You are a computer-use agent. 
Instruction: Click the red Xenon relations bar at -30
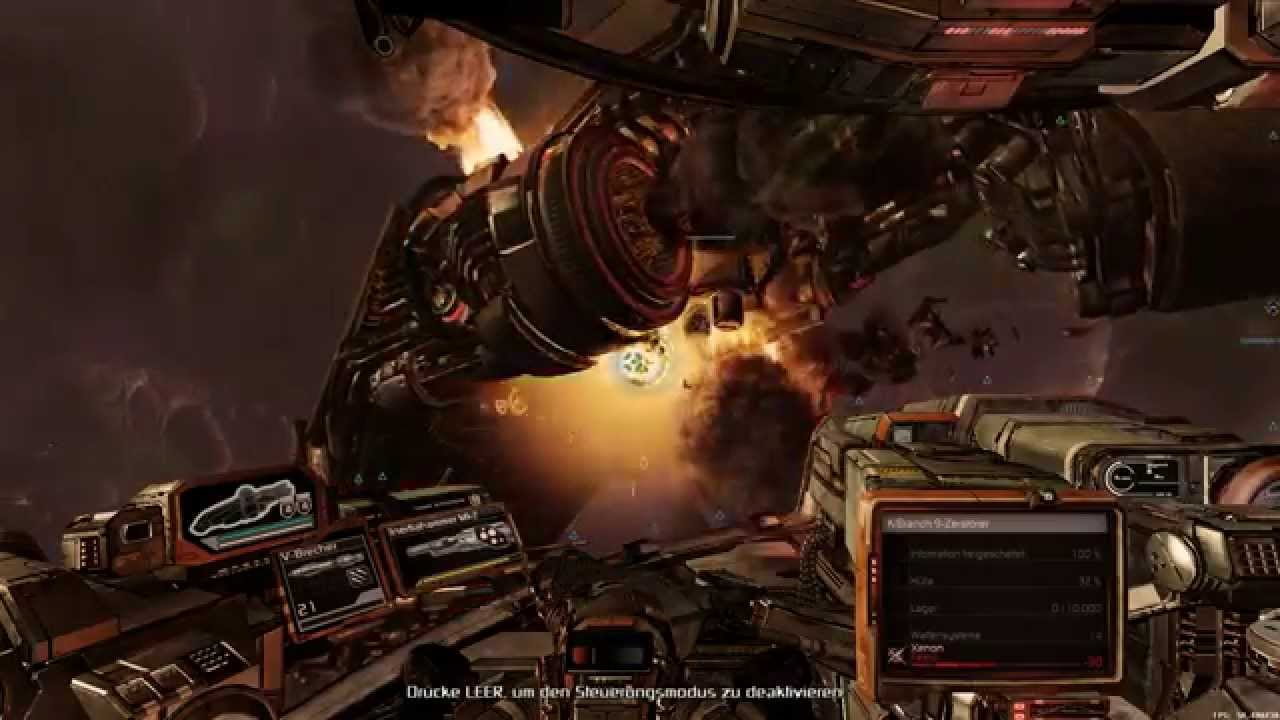coord(1000,662)
